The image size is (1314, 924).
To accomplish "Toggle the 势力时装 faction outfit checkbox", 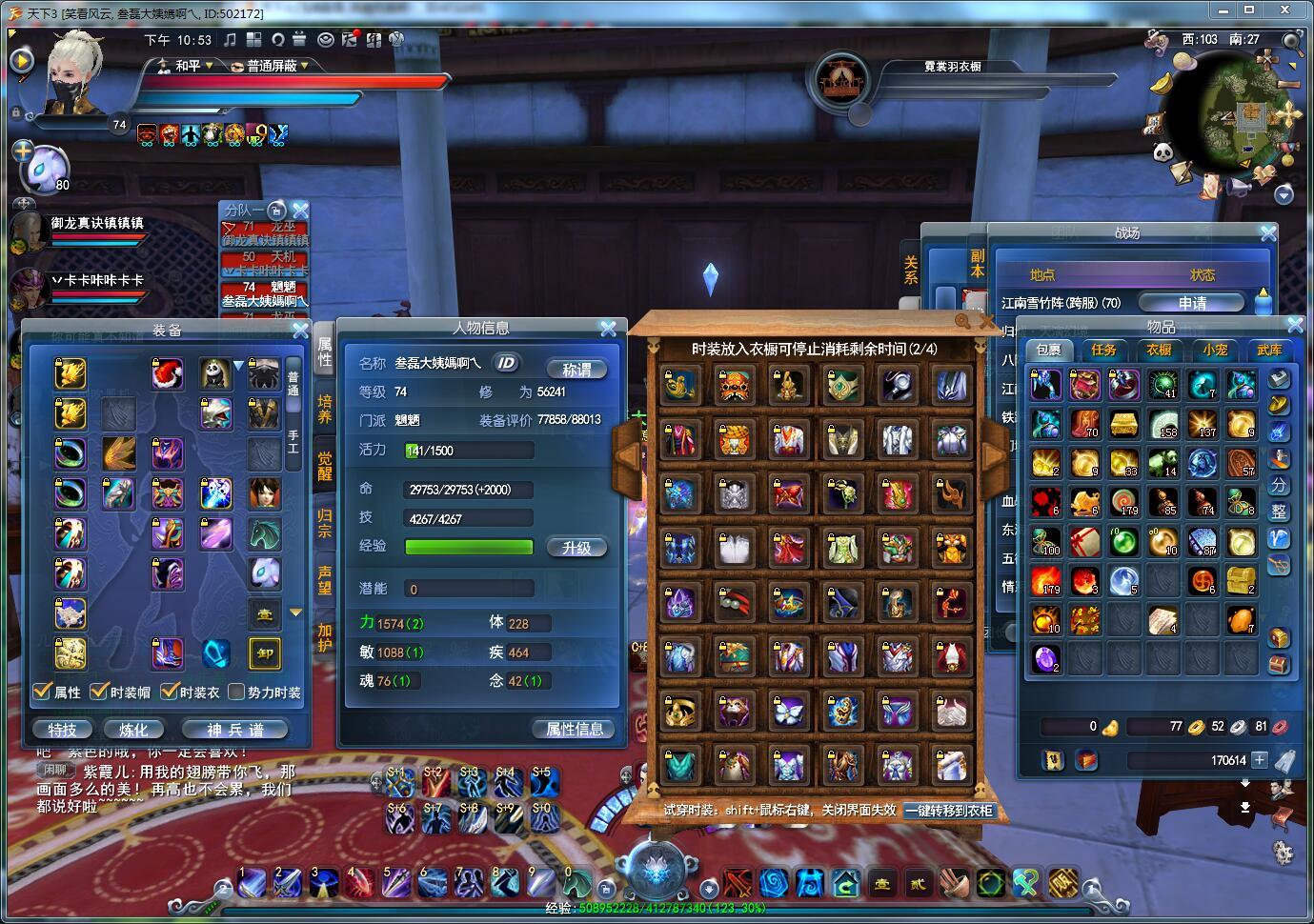I will pos(237,692).
